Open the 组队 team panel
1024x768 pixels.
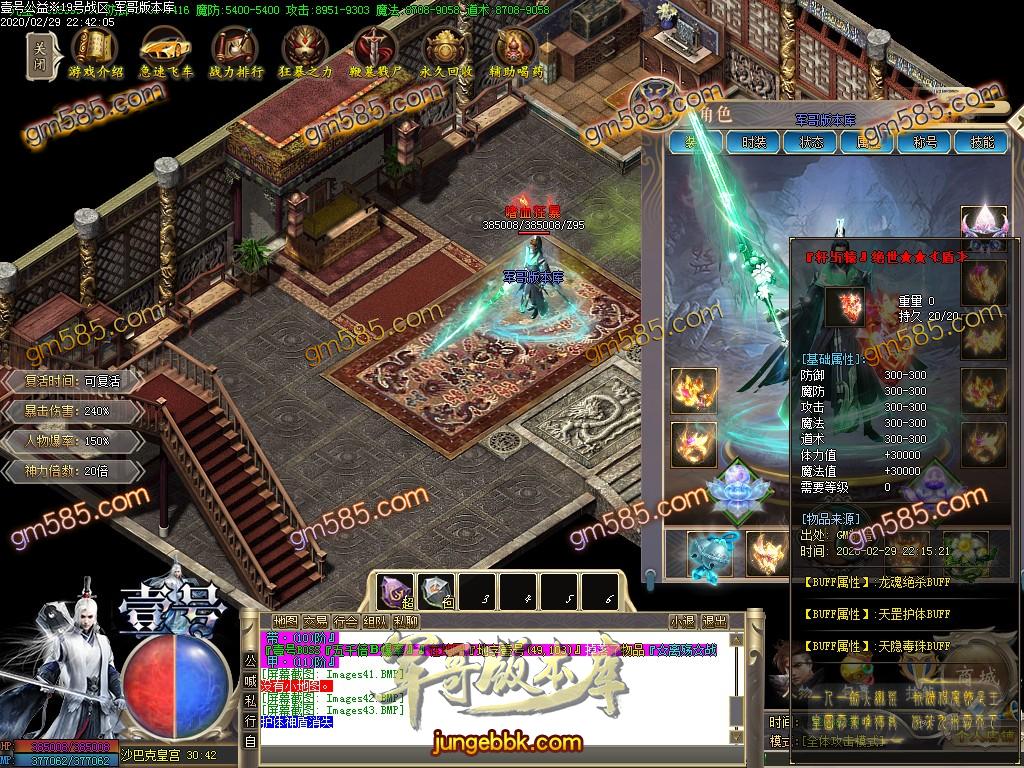tap(376, 622)
